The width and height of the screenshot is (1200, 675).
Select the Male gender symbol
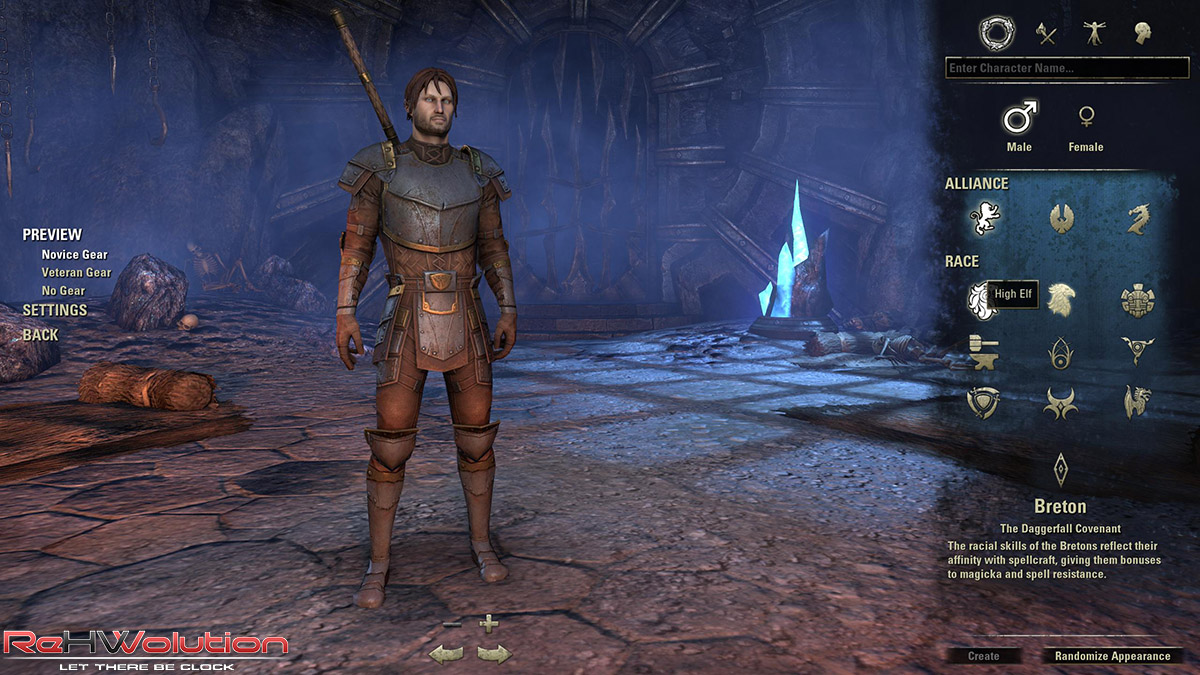tap(1019, 120)
